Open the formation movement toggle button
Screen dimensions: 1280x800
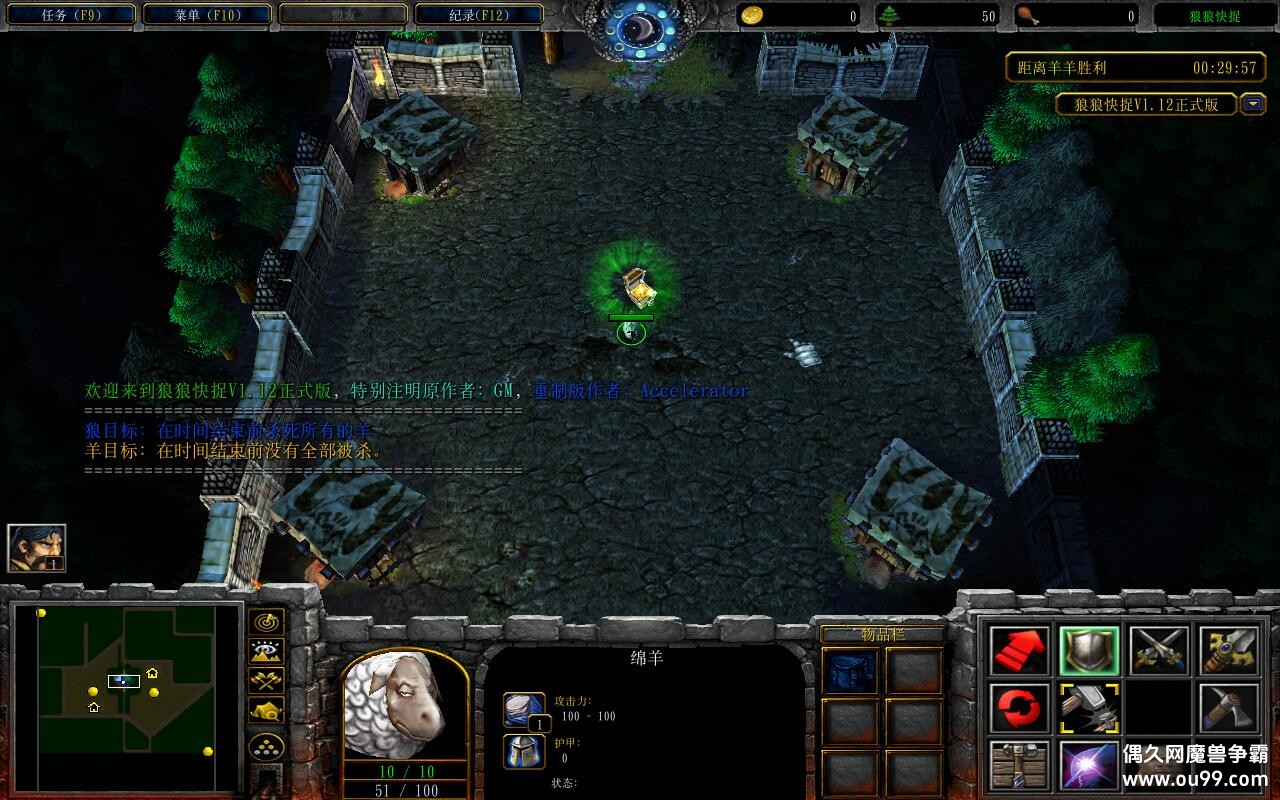266,747
